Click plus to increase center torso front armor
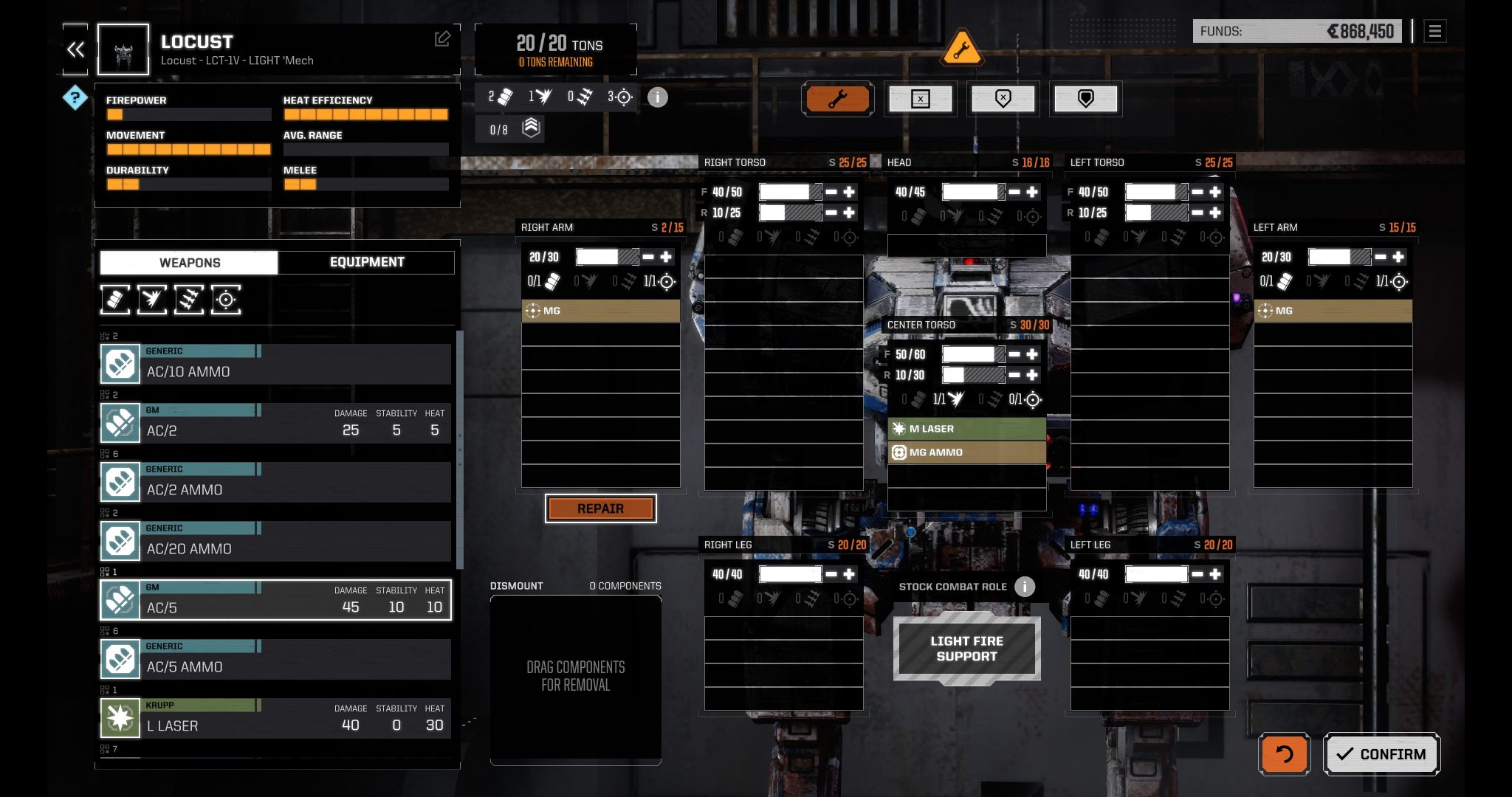 [x=1031, y=353]
